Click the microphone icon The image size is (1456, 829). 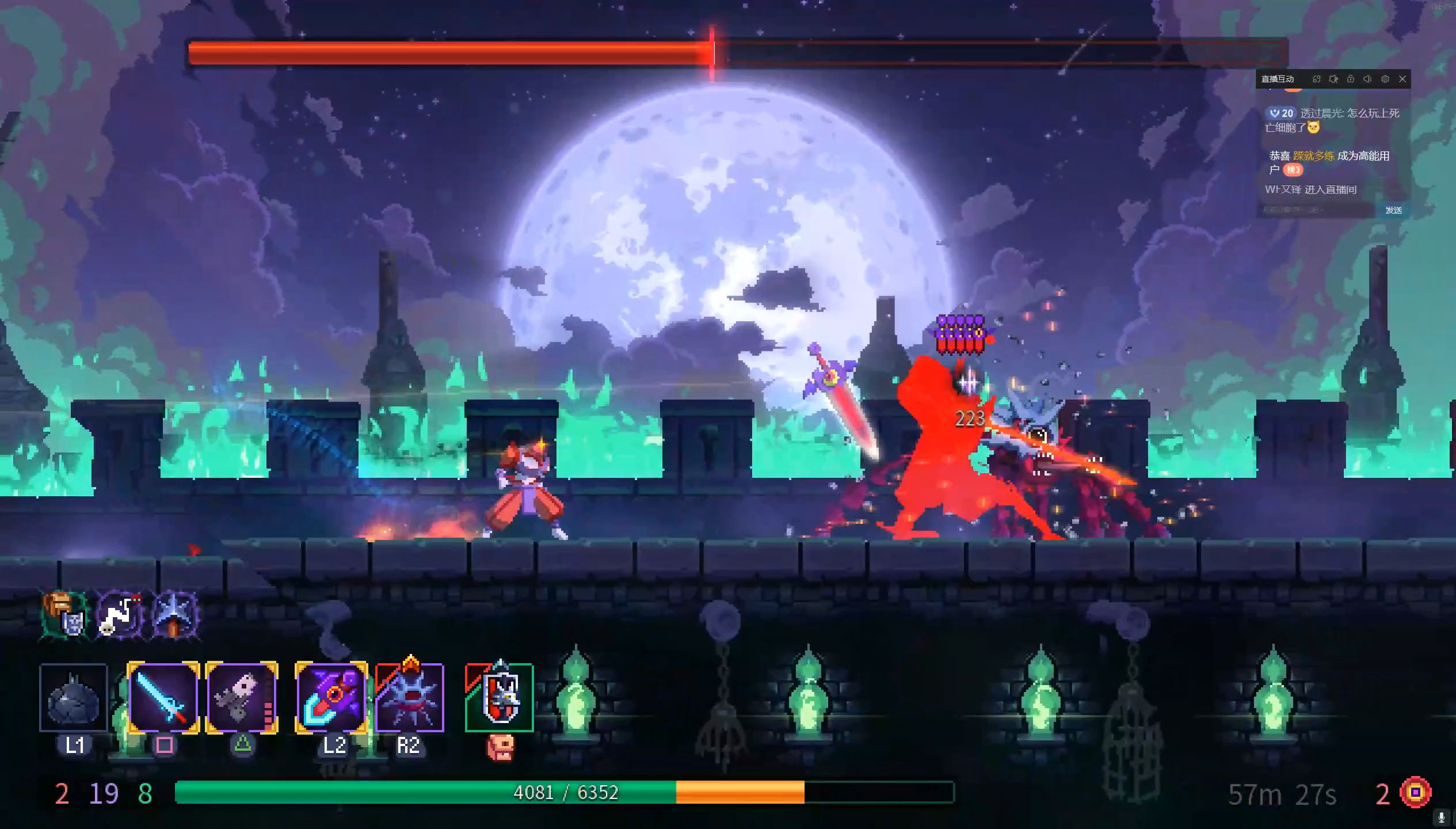1442,817
